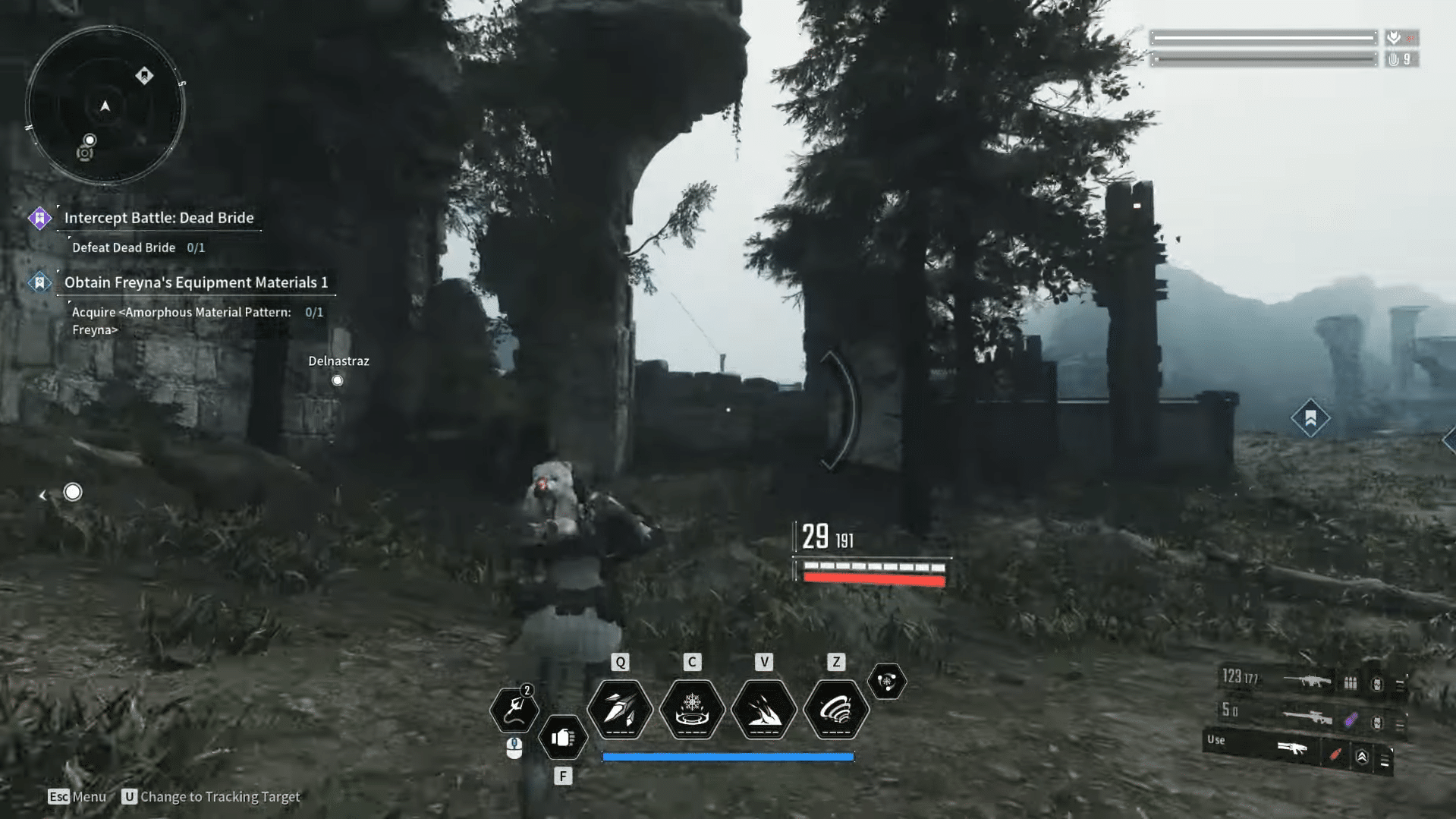
Task: Use the snowflake ring skill
Action: (692, 710)
